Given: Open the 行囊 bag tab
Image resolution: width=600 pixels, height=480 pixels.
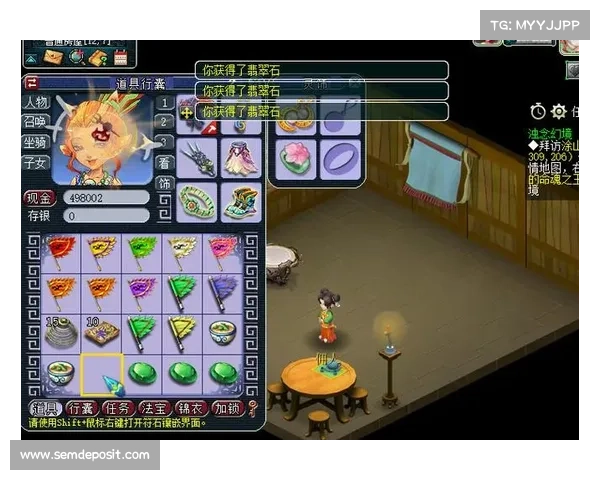Looking at the screenshot, I should coord(82,408).
